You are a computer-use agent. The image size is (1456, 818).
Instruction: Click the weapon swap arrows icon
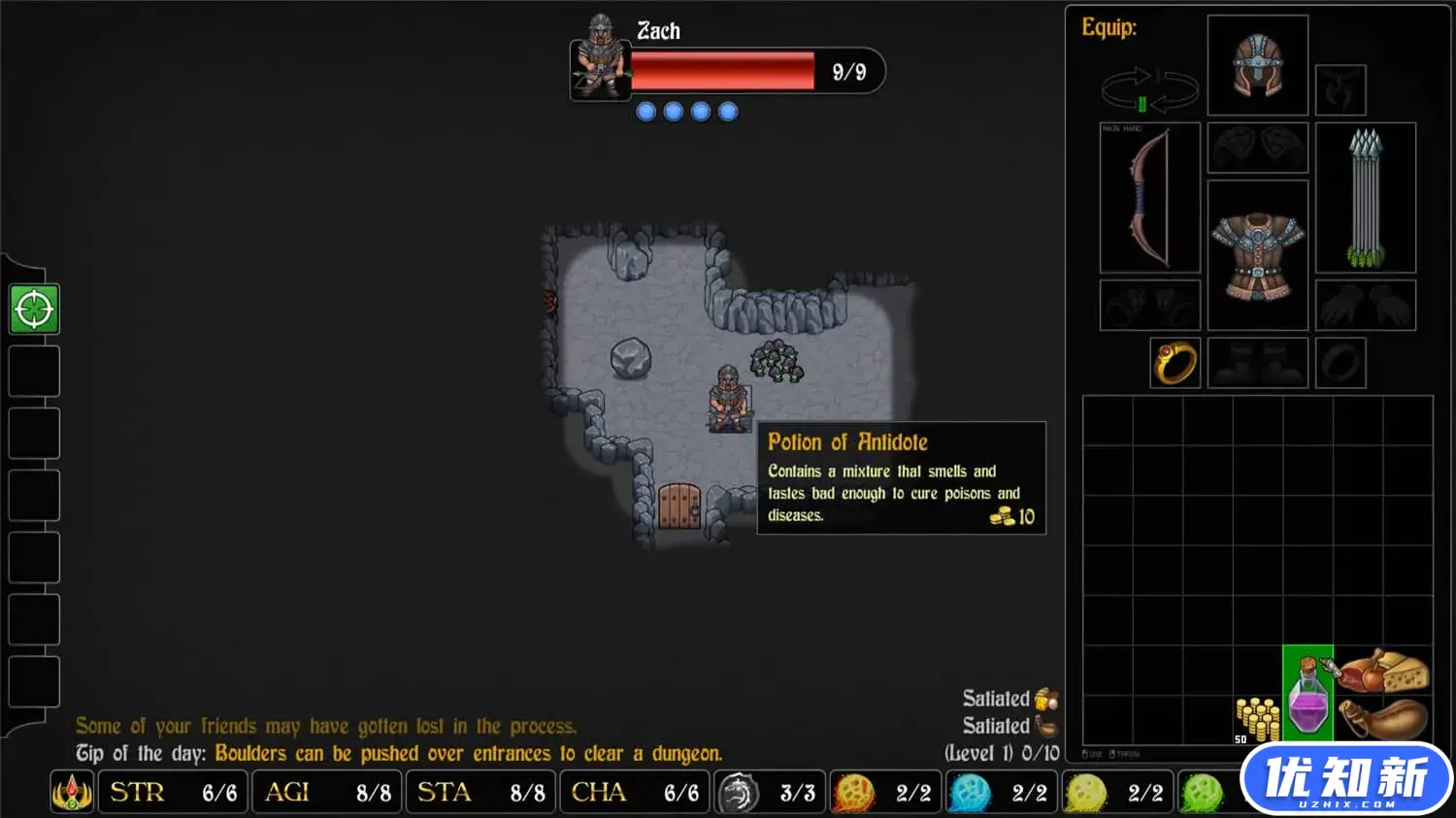(1149, 90)
